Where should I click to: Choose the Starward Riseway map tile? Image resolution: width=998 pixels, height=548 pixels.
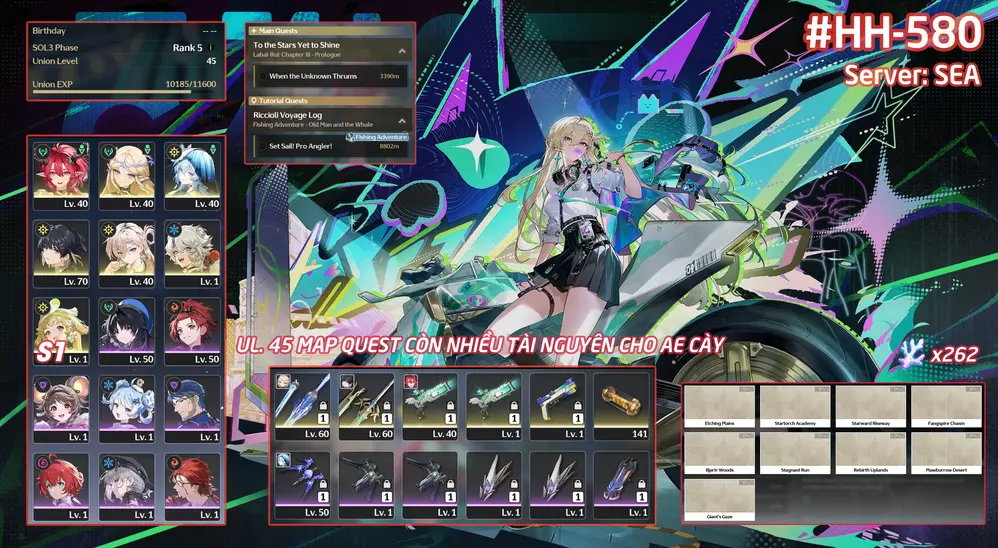tap(870, 406)
